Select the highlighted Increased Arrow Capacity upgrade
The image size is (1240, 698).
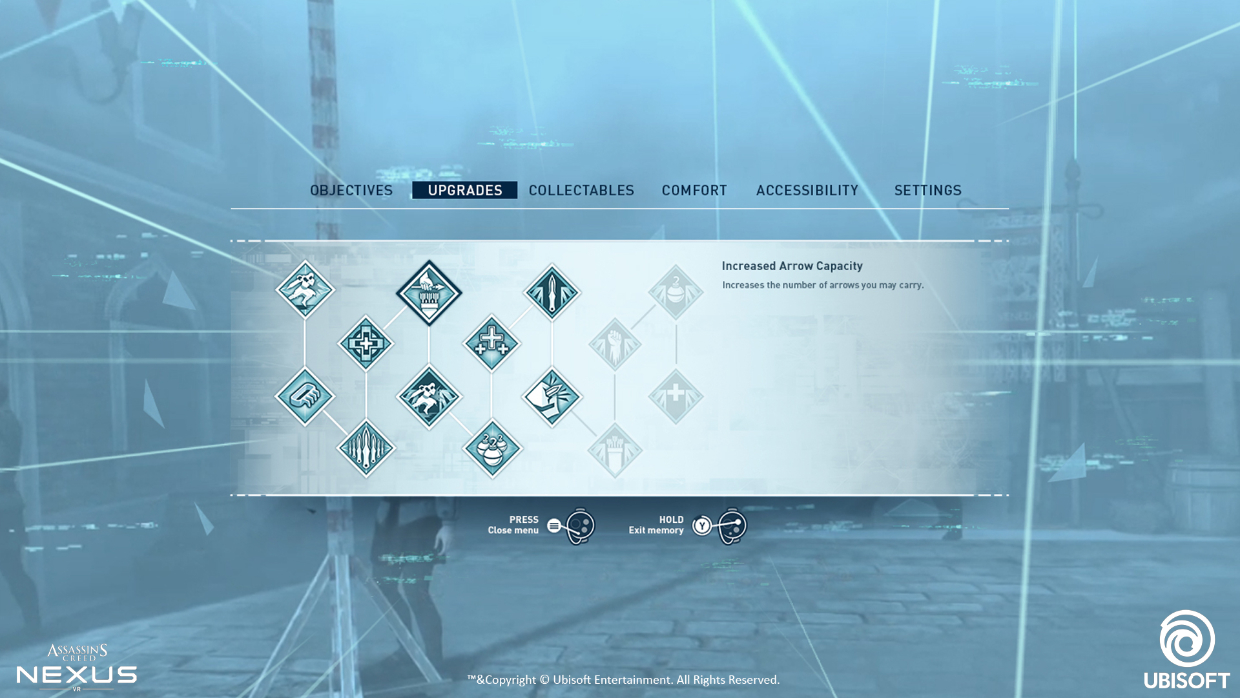[428, 292]
